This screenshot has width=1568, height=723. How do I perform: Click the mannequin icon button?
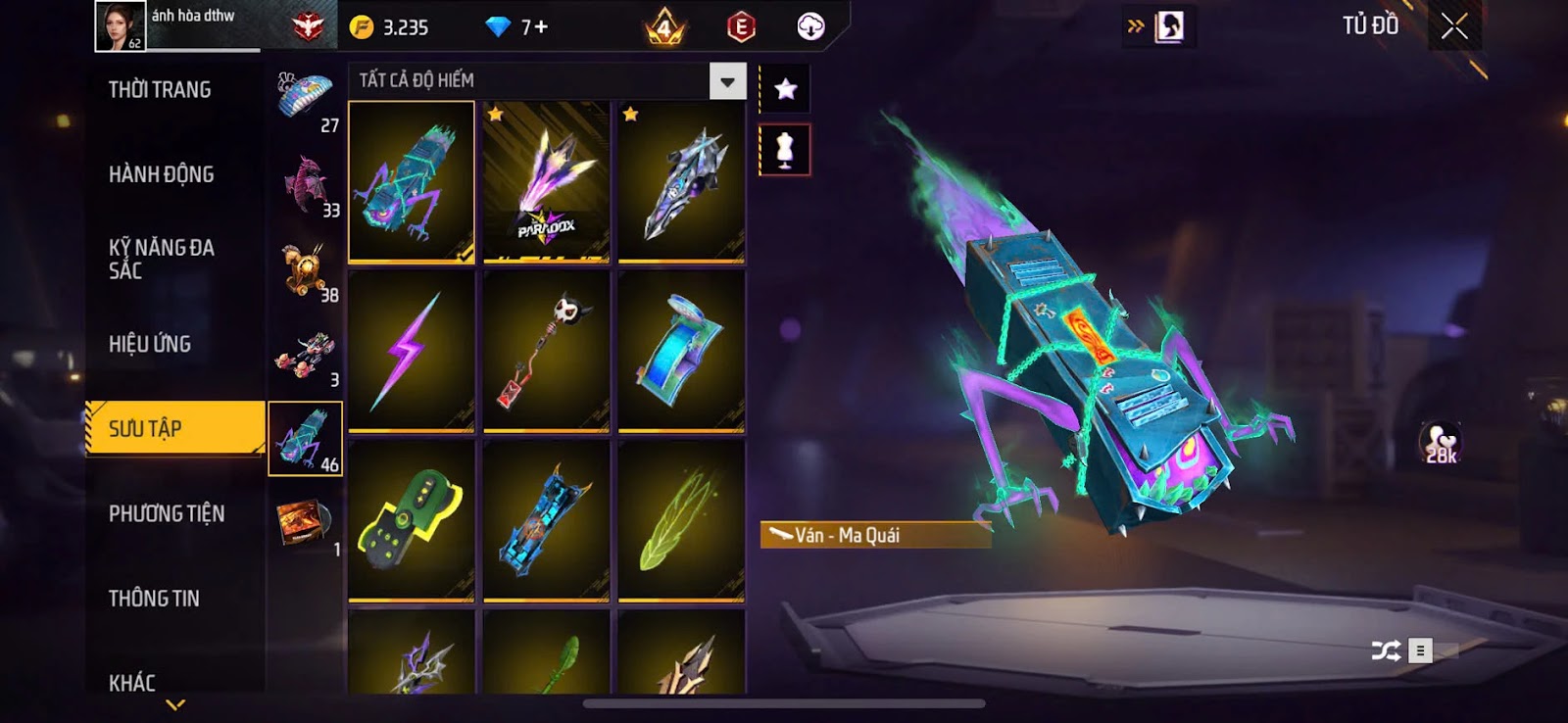785,150
